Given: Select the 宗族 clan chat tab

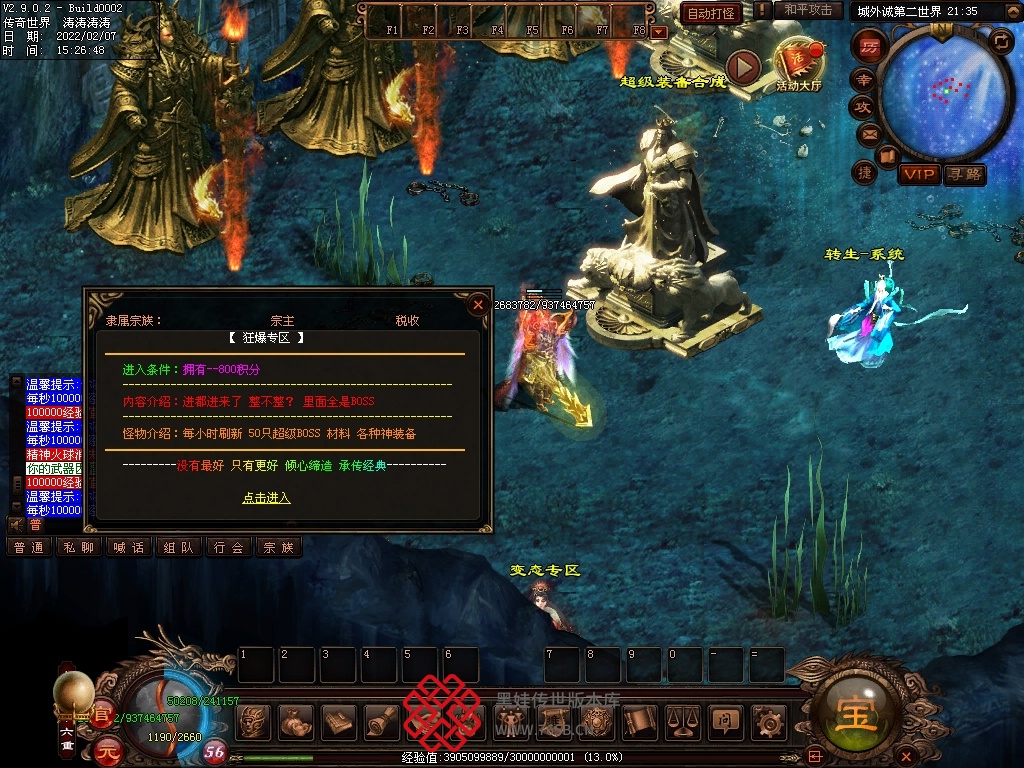Looking at the screenshot, I should 278,547.
